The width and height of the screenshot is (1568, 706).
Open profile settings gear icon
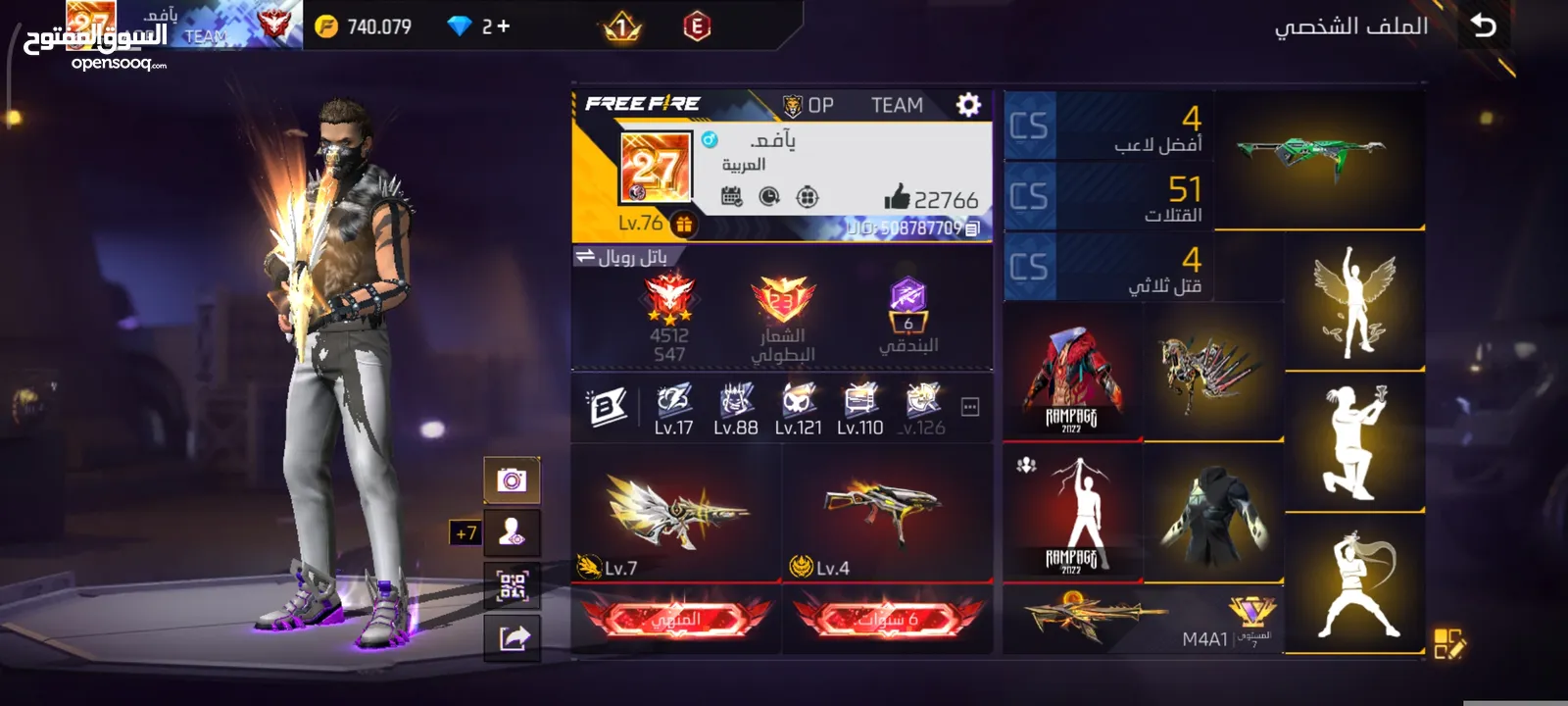[x=968, y=105]
